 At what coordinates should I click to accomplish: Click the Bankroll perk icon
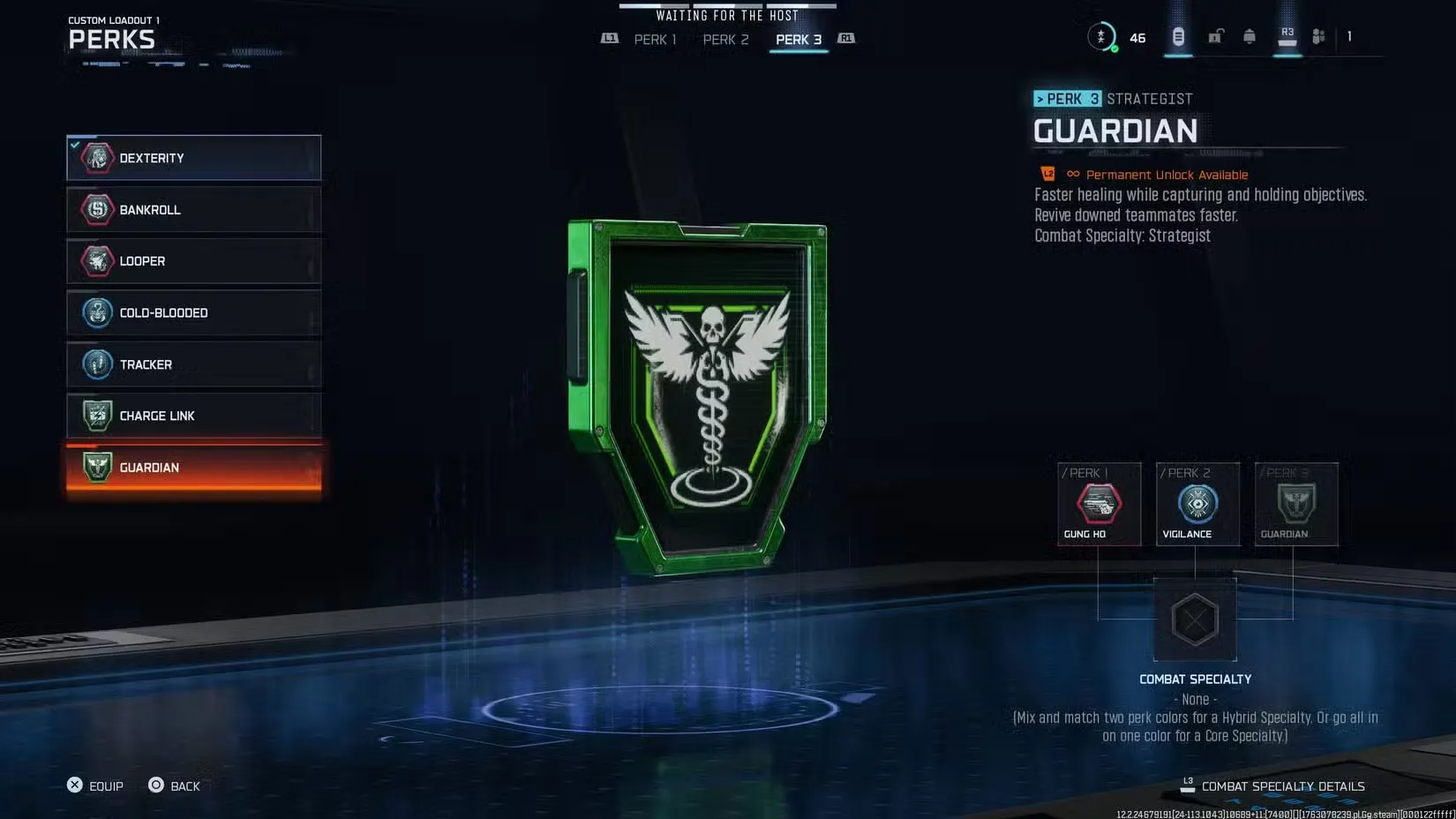point(97,209)
